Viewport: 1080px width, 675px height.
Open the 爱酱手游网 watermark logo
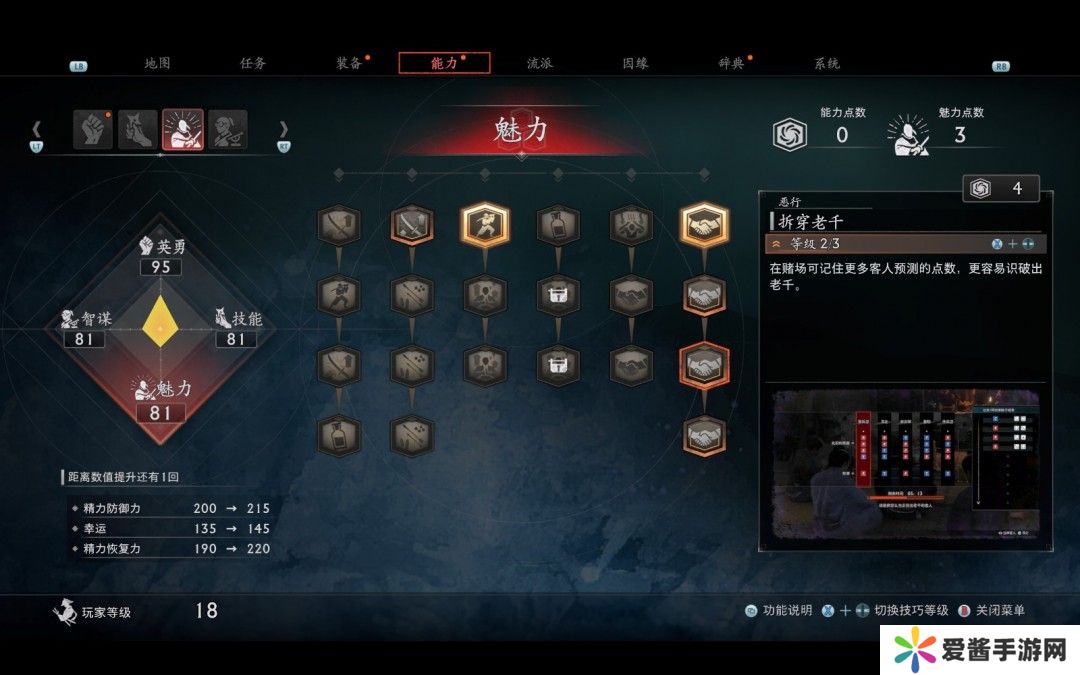pyautogui.click(x=977, y=650)
